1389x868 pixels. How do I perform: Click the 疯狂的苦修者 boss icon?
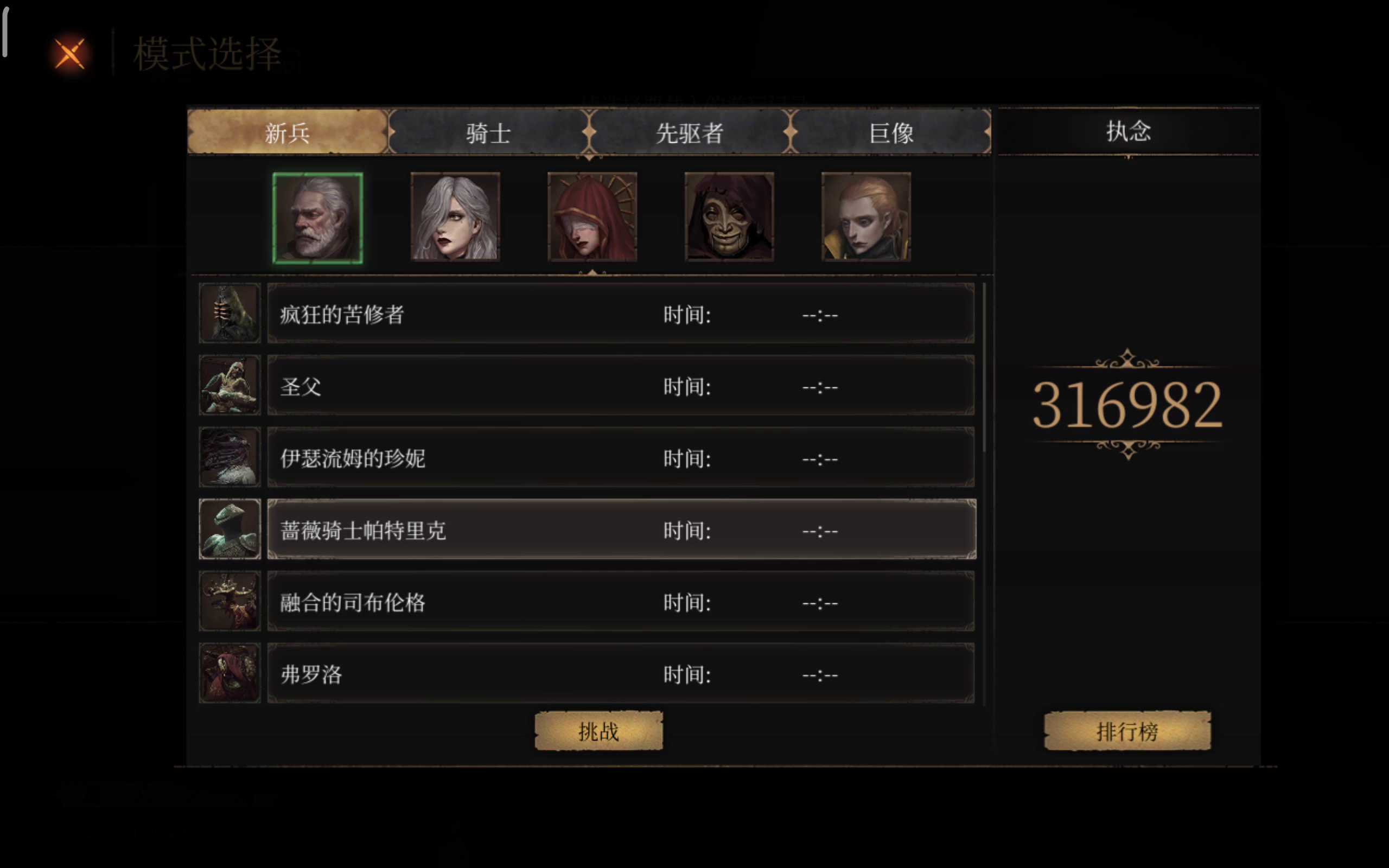click(230, 314)
